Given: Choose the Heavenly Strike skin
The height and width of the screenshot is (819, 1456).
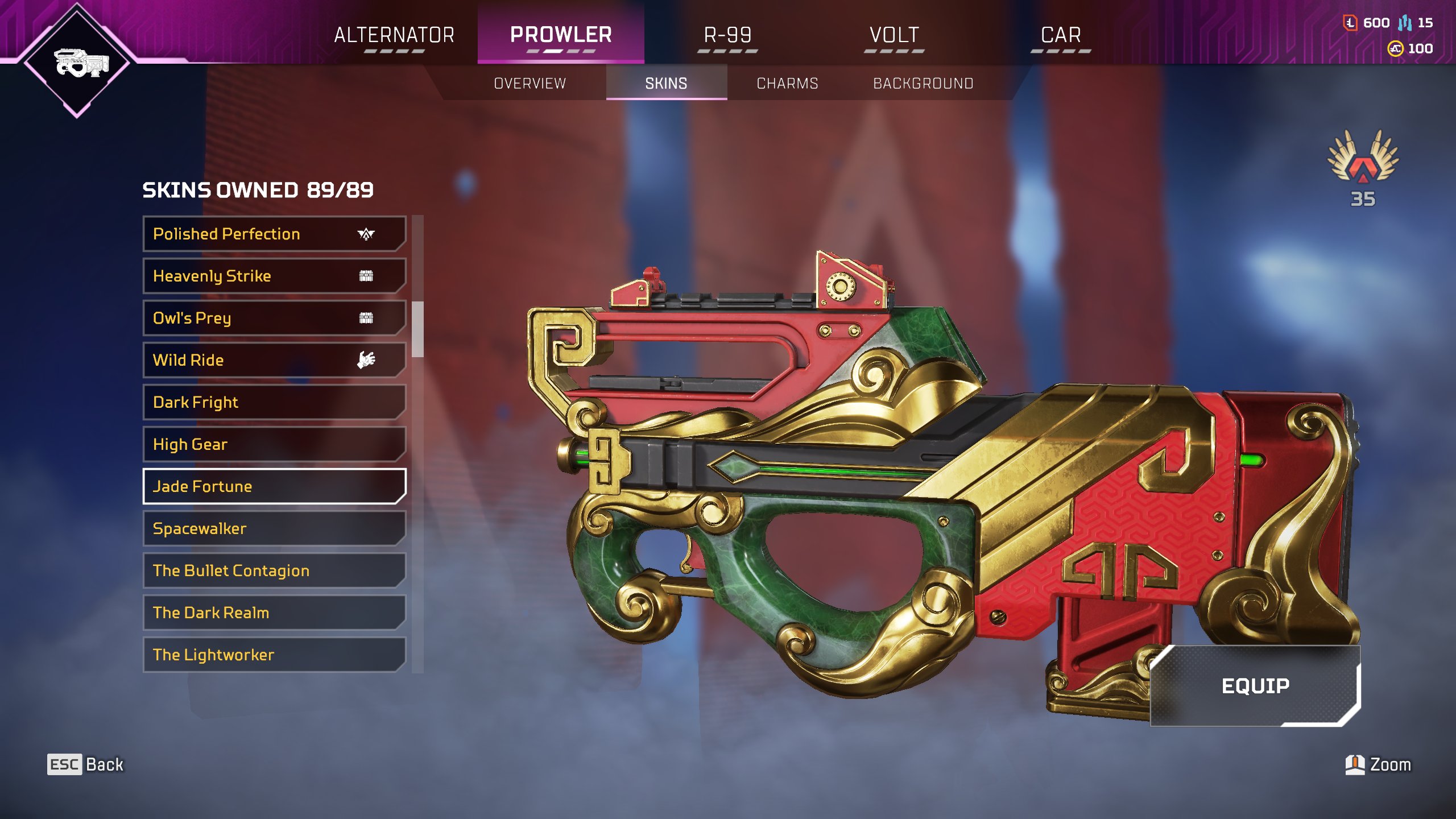Looking at the screenshot, I should coord(274,276).
